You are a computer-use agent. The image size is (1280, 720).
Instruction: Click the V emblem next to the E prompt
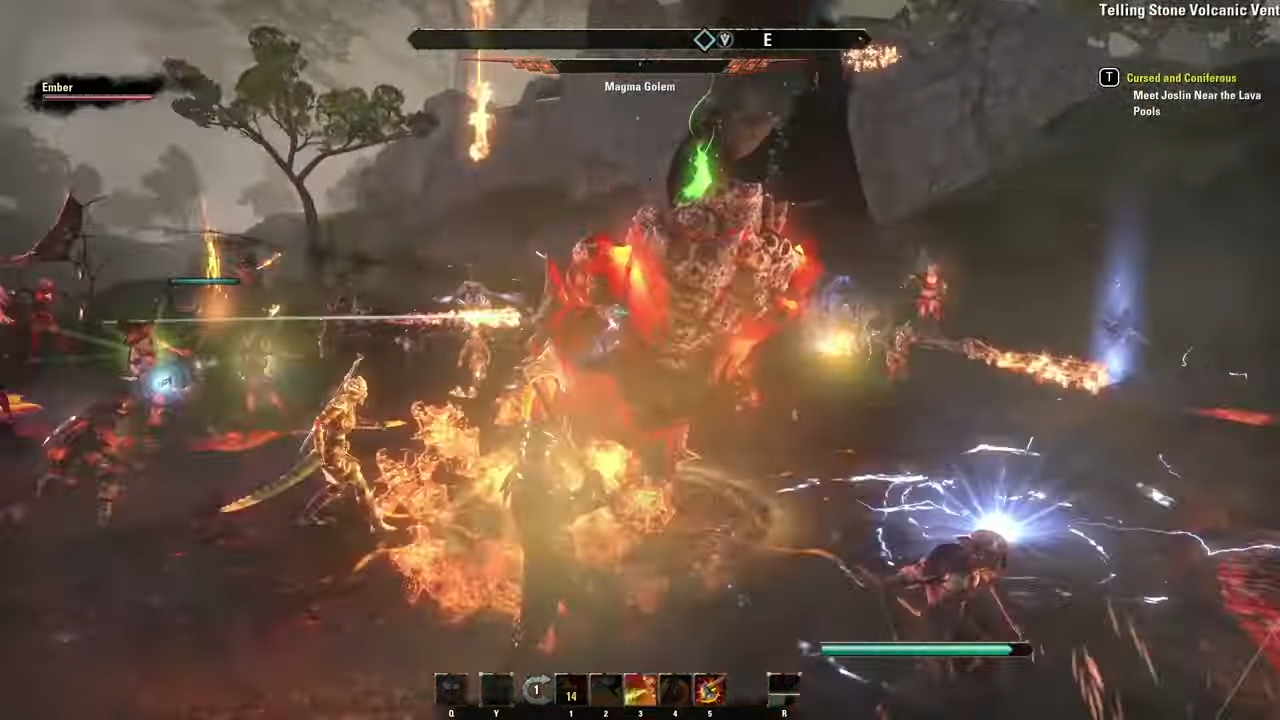click(x=724, y=39)
